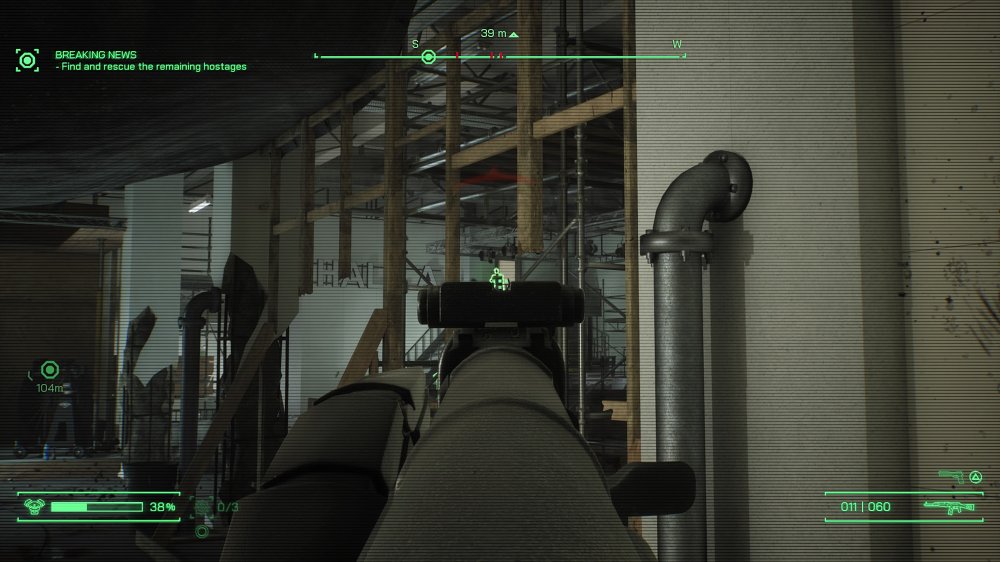Select the objective marker on the compass bar
This screenshot has width=1000, height=562.
coord(428,57)
